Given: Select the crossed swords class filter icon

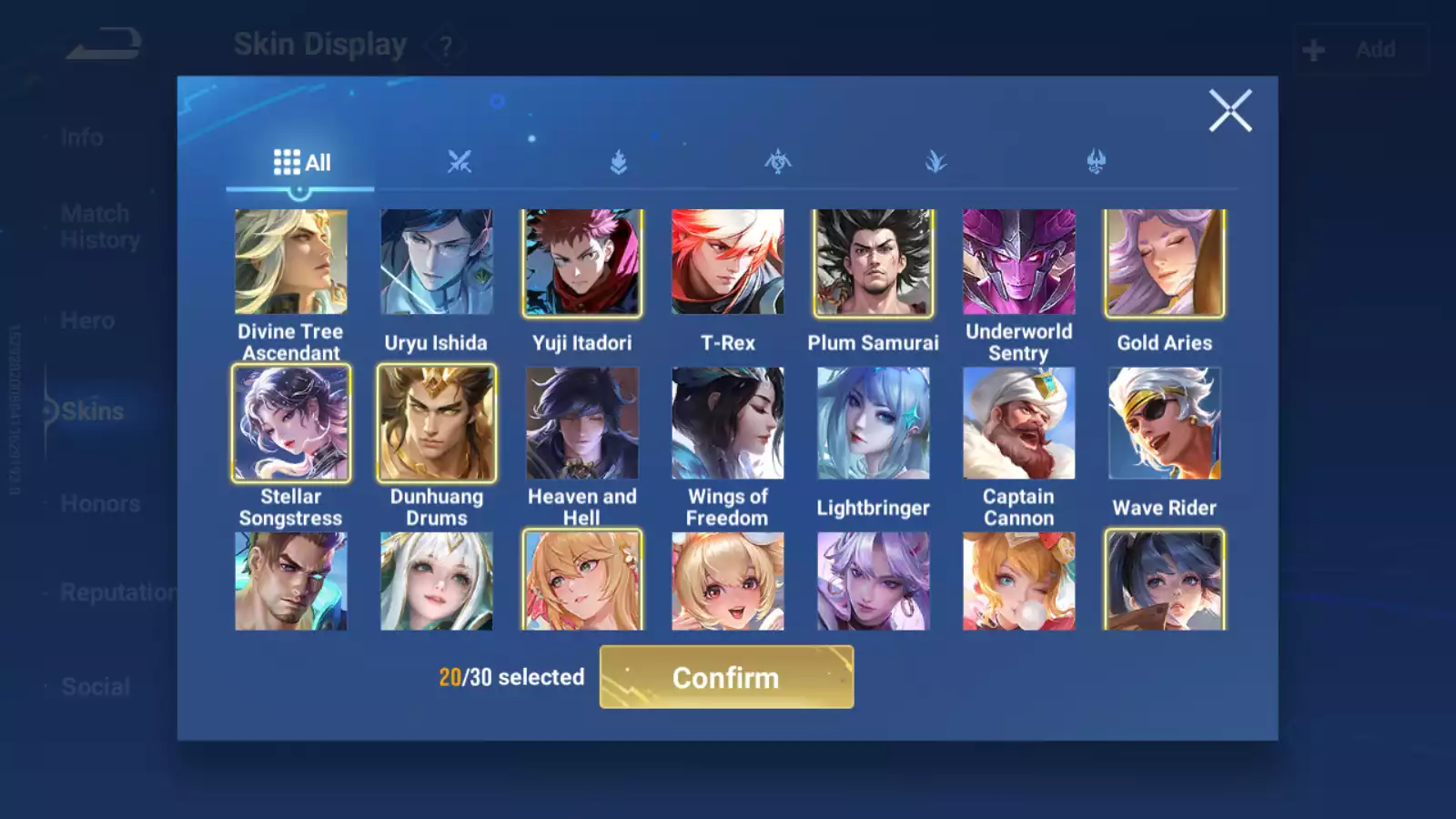Looking at the screenshot, I should [x=460, y=161].
